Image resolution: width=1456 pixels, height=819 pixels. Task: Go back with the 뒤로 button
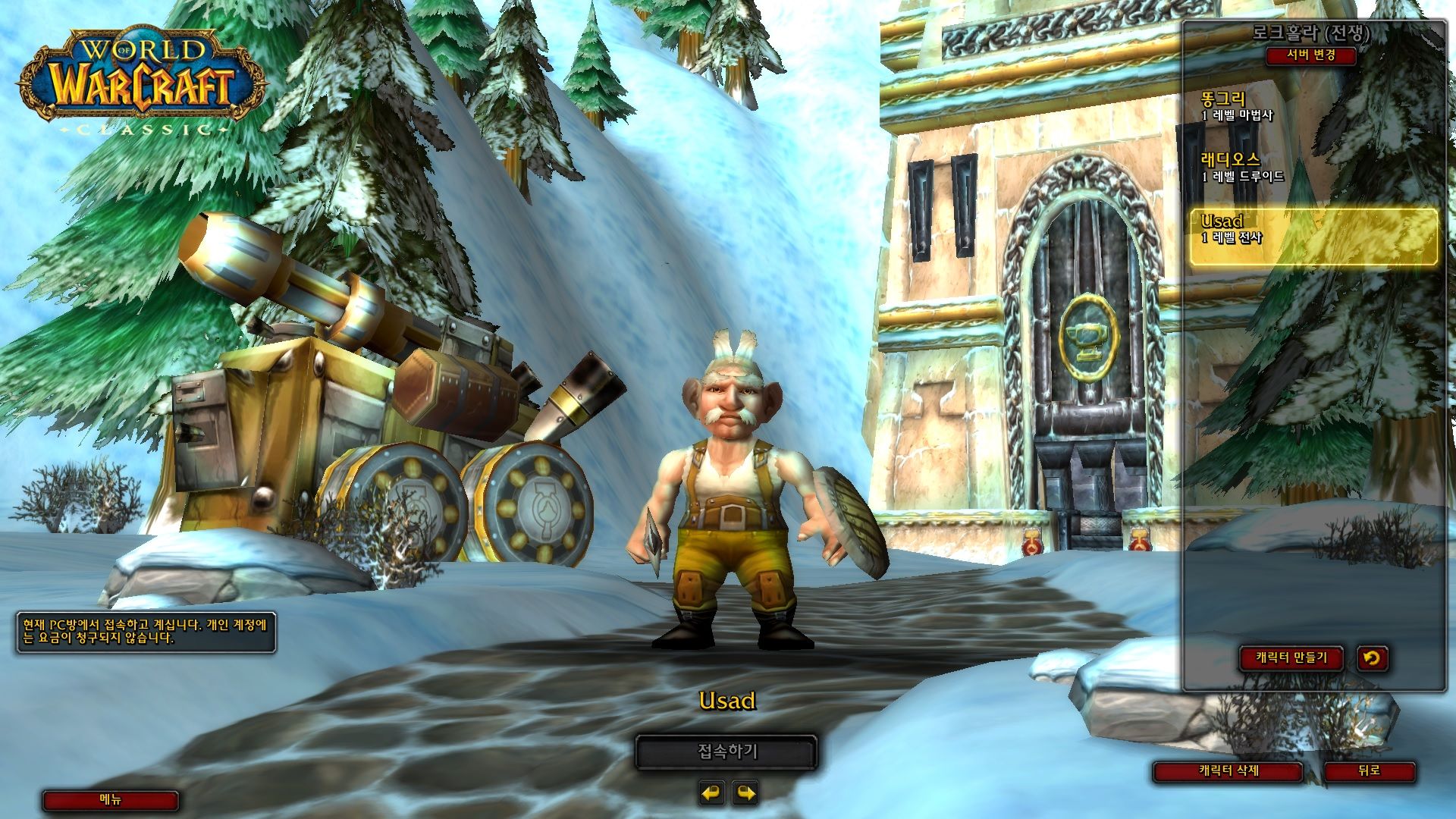(x=1369, y=770)
